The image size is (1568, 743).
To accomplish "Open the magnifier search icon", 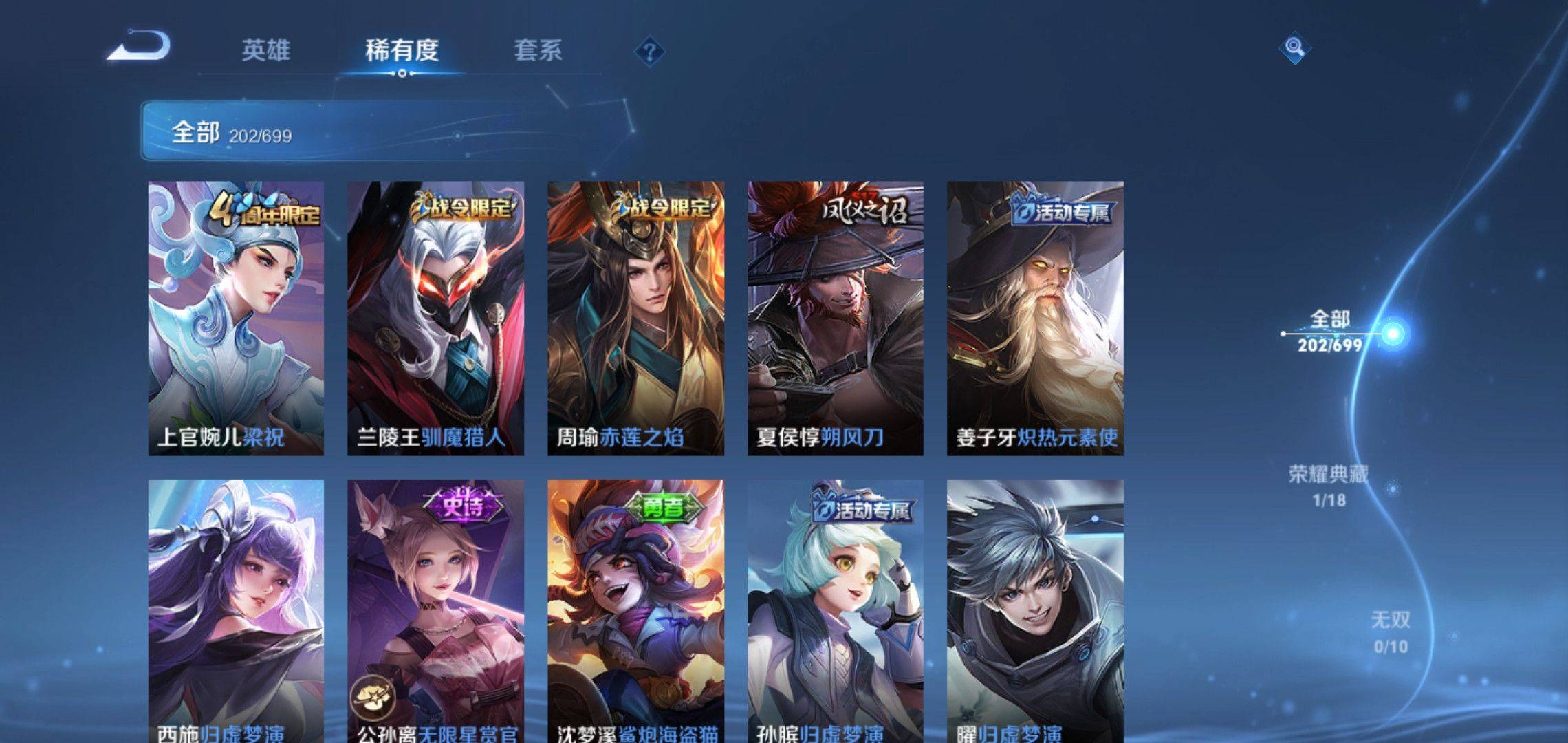I will tap(1294, 47).
